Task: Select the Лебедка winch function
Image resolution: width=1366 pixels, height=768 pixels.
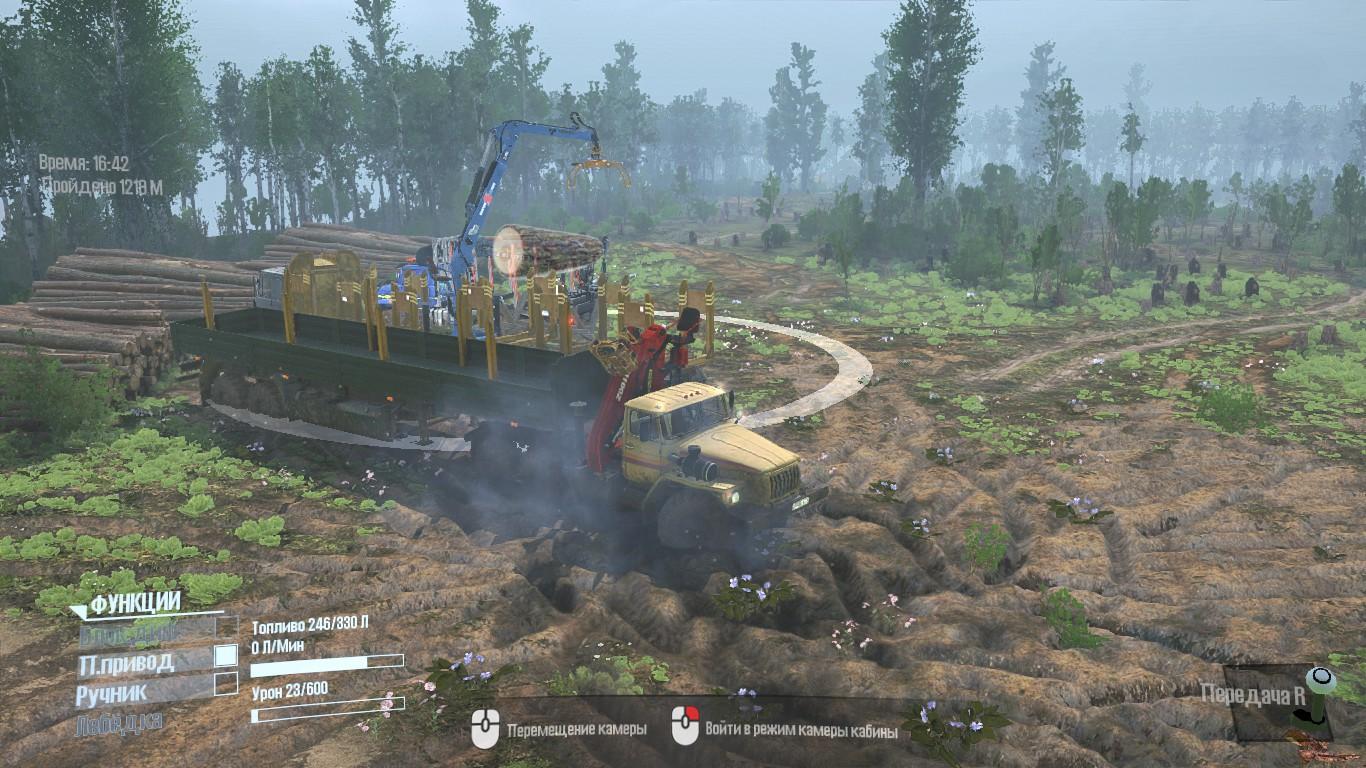Action: pos(119,722)
